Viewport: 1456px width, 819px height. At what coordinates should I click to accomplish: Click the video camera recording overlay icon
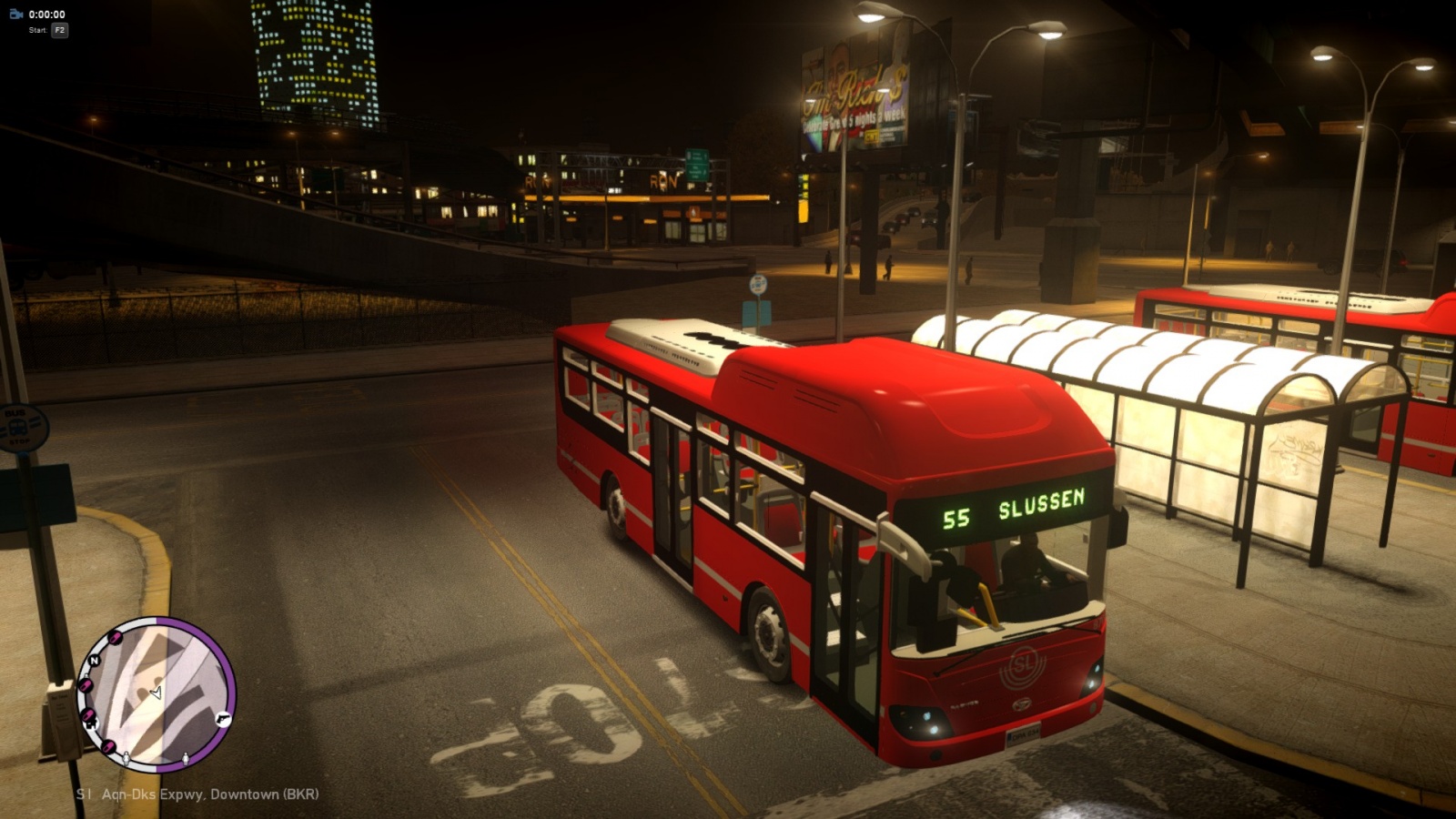click(15, 14)
